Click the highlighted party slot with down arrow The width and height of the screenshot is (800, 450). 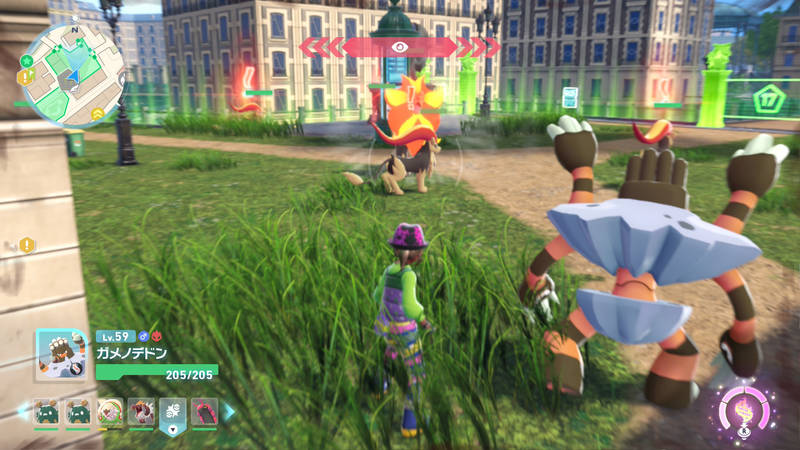[x=172, y=412]
